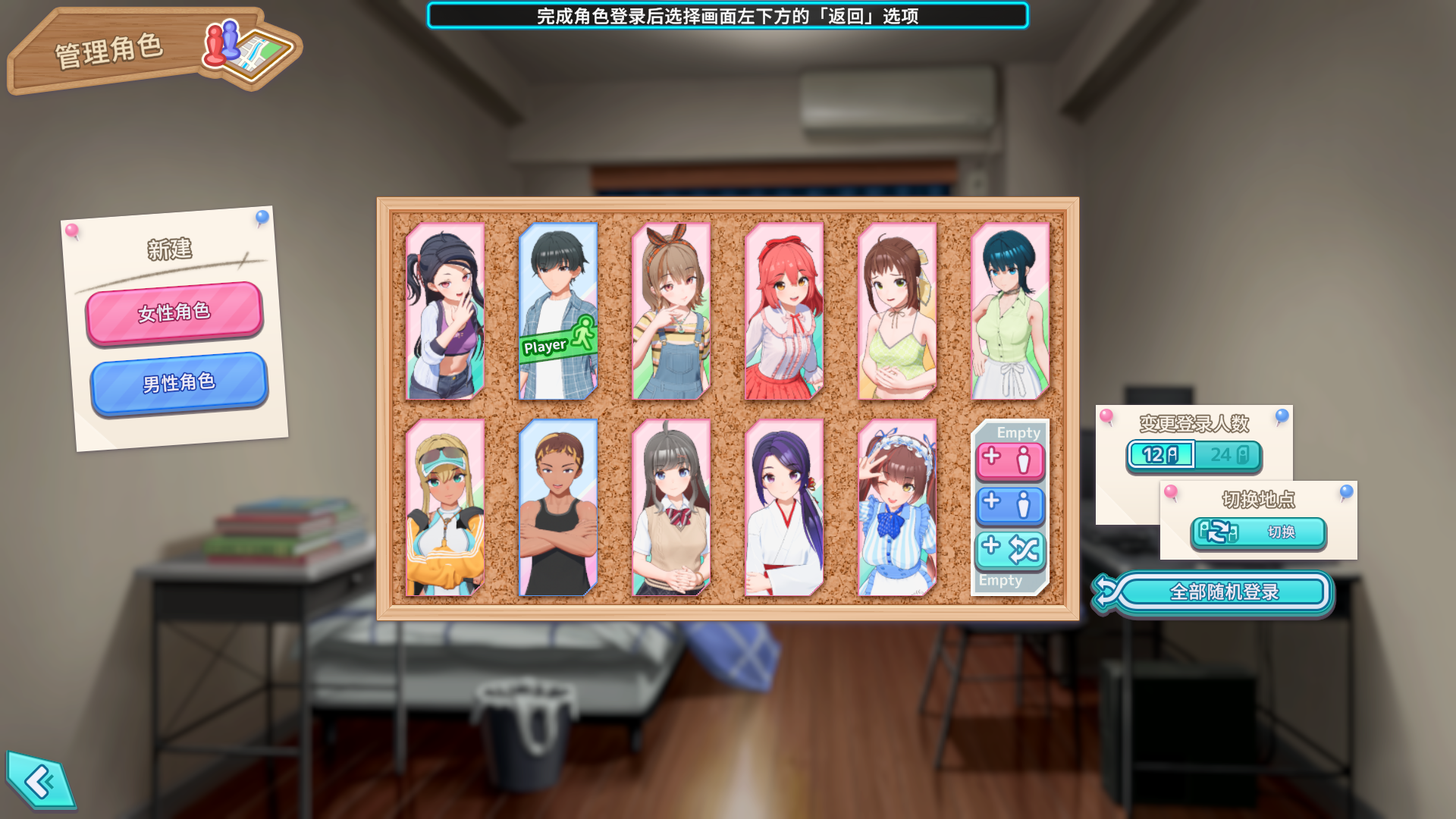Select the Player character card
1456x819 pixels.
point(558,311)
